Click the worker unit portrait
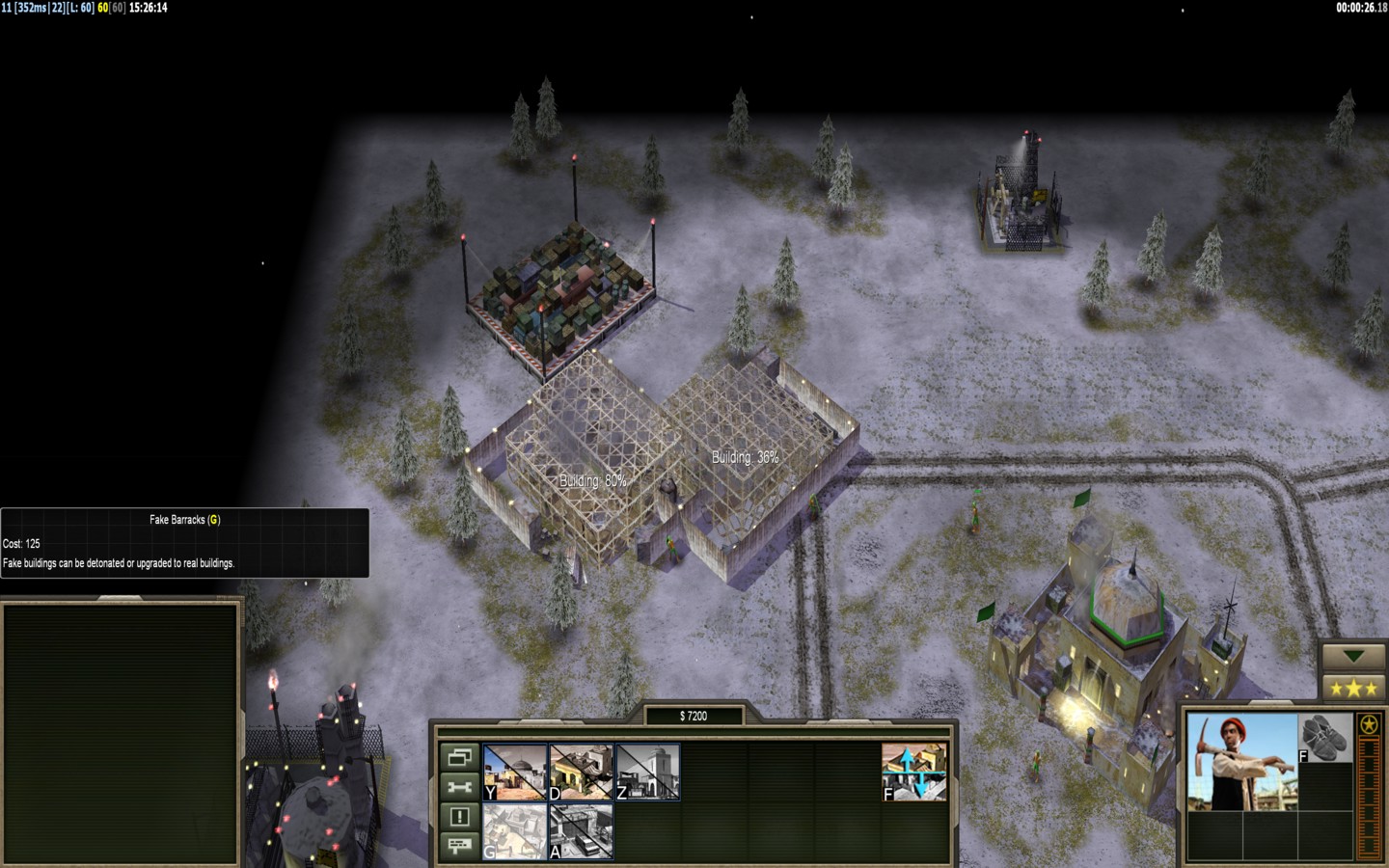 (x=1241, y=761)
